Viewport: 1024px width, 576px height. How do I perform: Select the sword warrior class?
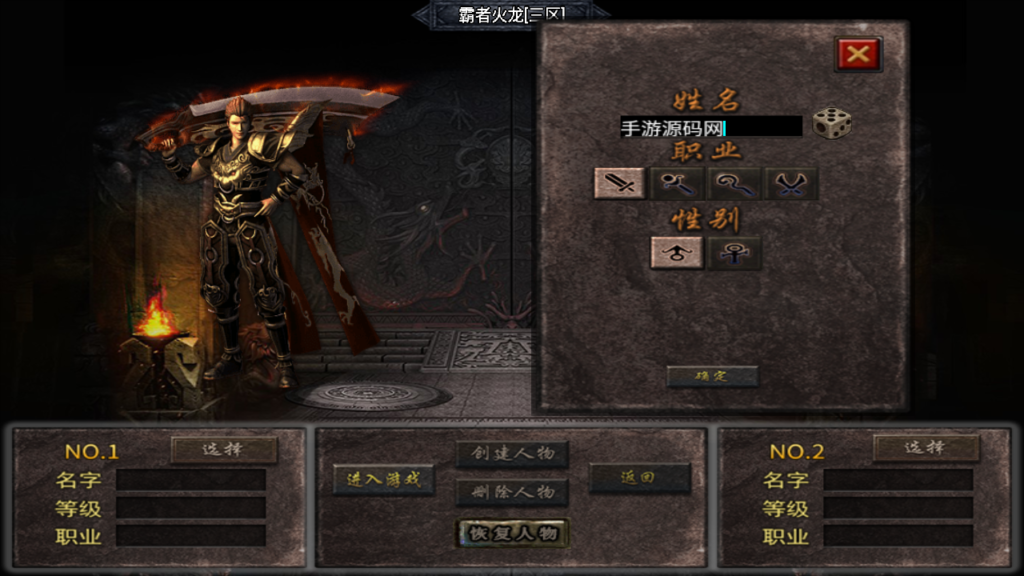coord(619,183)
